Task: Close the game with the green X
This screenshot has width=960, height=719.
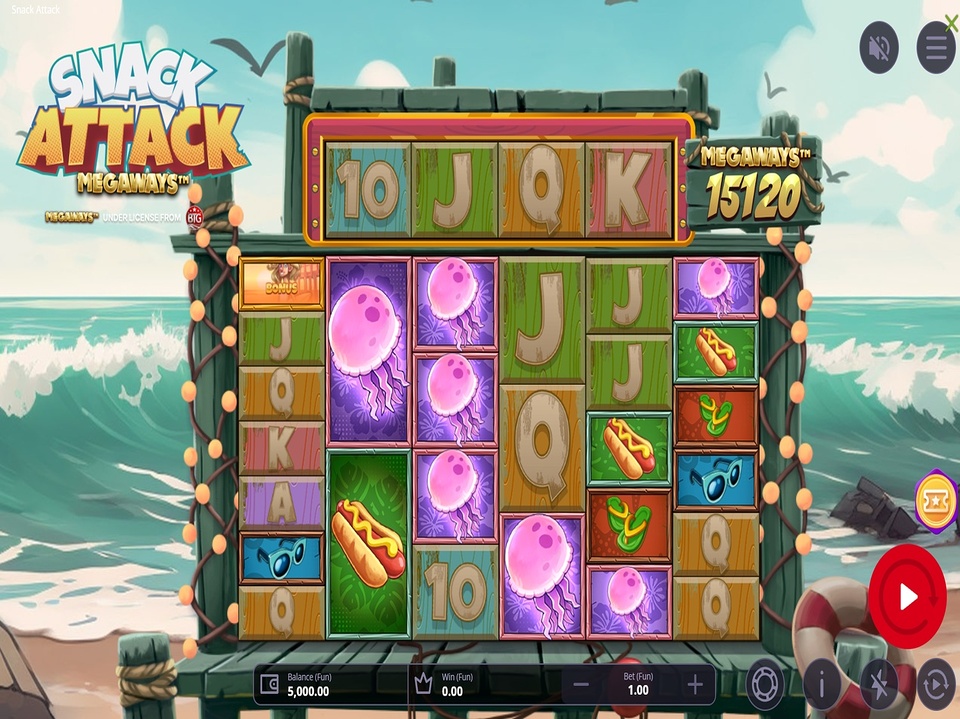Action: tap(951, 22)
